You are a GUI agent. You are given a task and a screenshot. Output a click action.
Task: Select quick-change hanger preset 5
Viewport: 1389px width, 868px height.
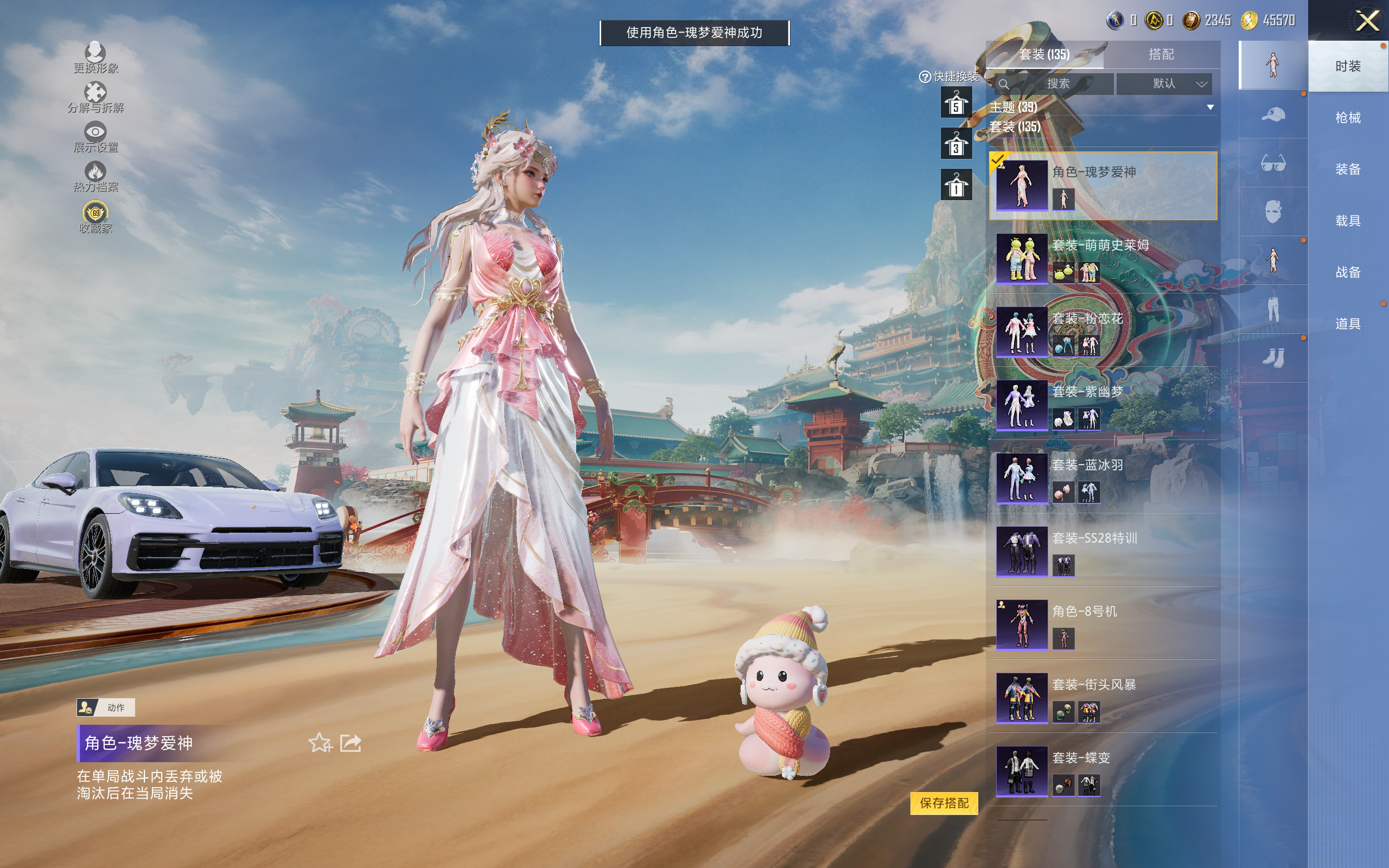coord(956,103)
